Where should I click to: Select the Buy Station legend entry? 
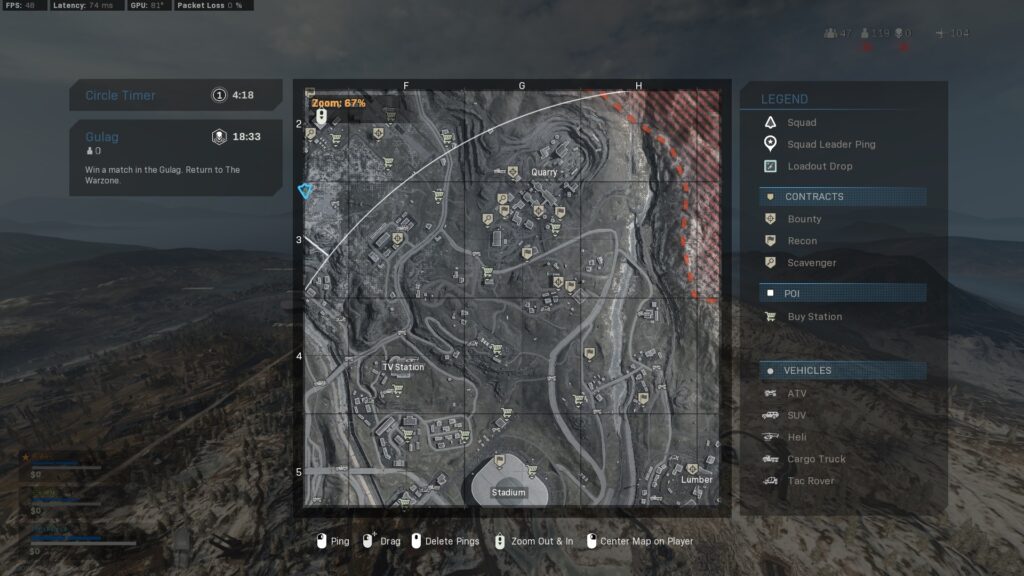point(814,317)
